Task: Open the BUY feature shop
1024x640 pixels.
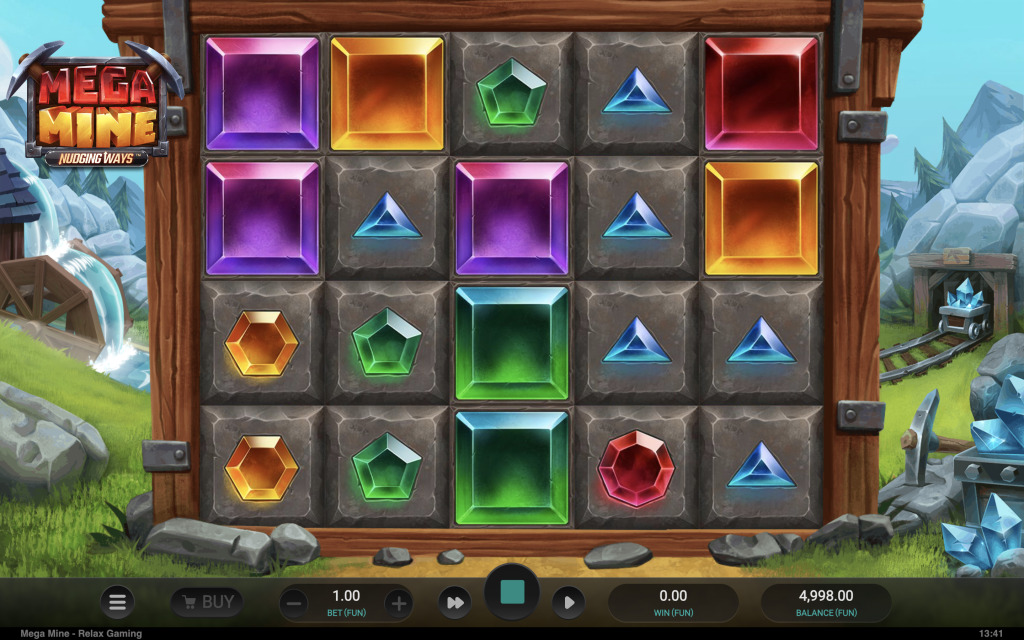Action: click(207, 602)
